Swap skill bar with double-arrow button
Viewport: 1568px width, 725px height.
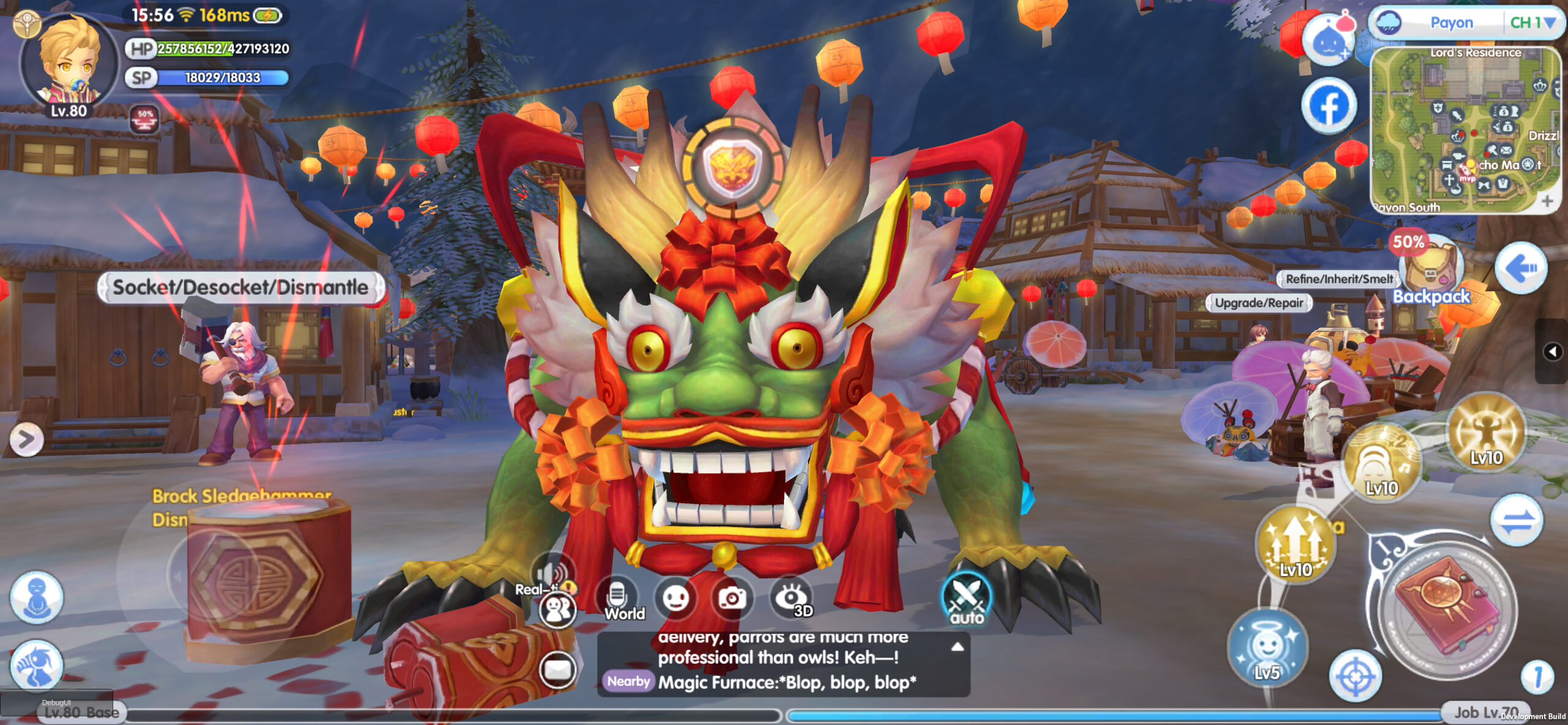[1517, 520]
